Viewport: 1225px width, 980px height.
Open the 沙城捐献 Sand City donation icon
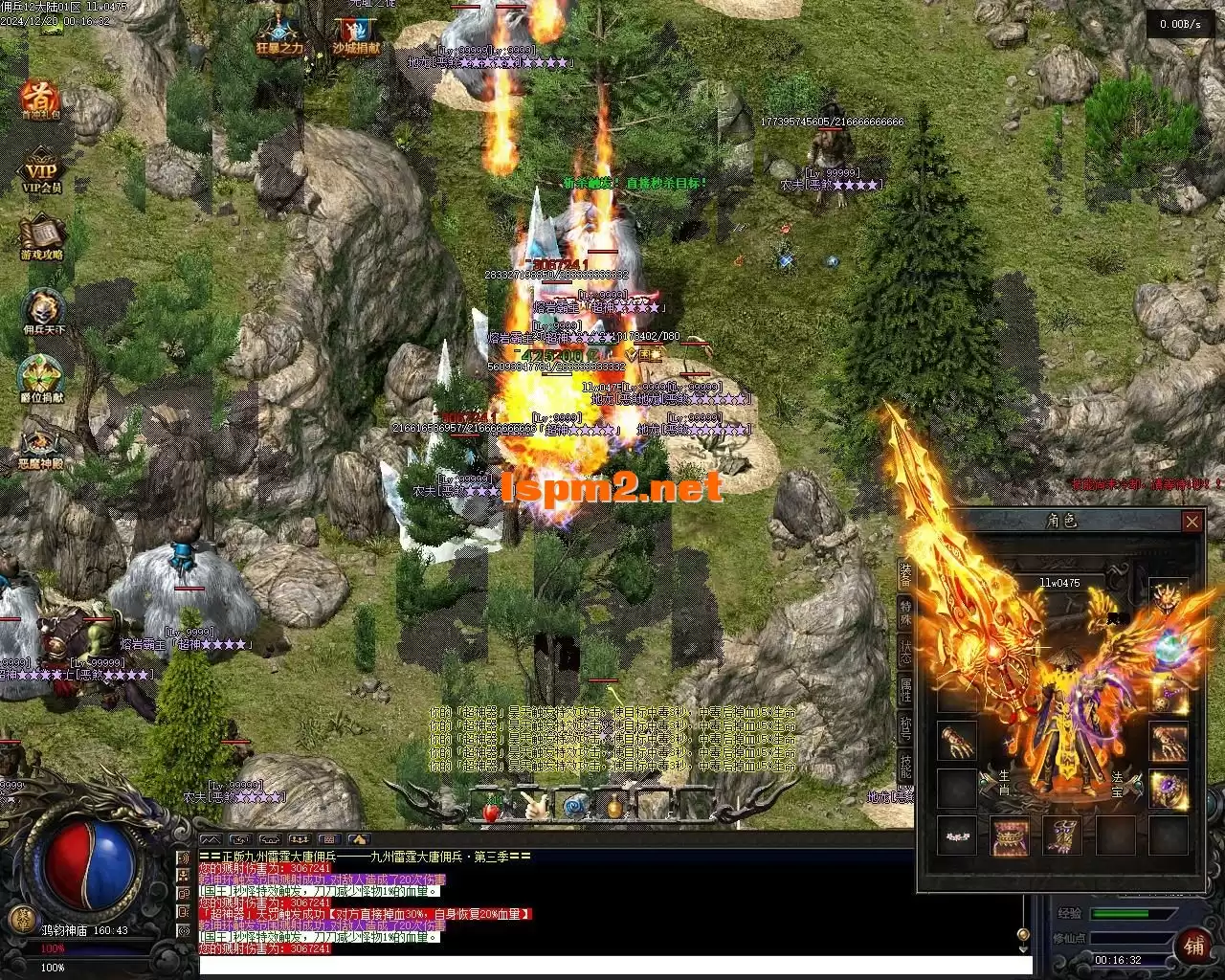point(356,33)
